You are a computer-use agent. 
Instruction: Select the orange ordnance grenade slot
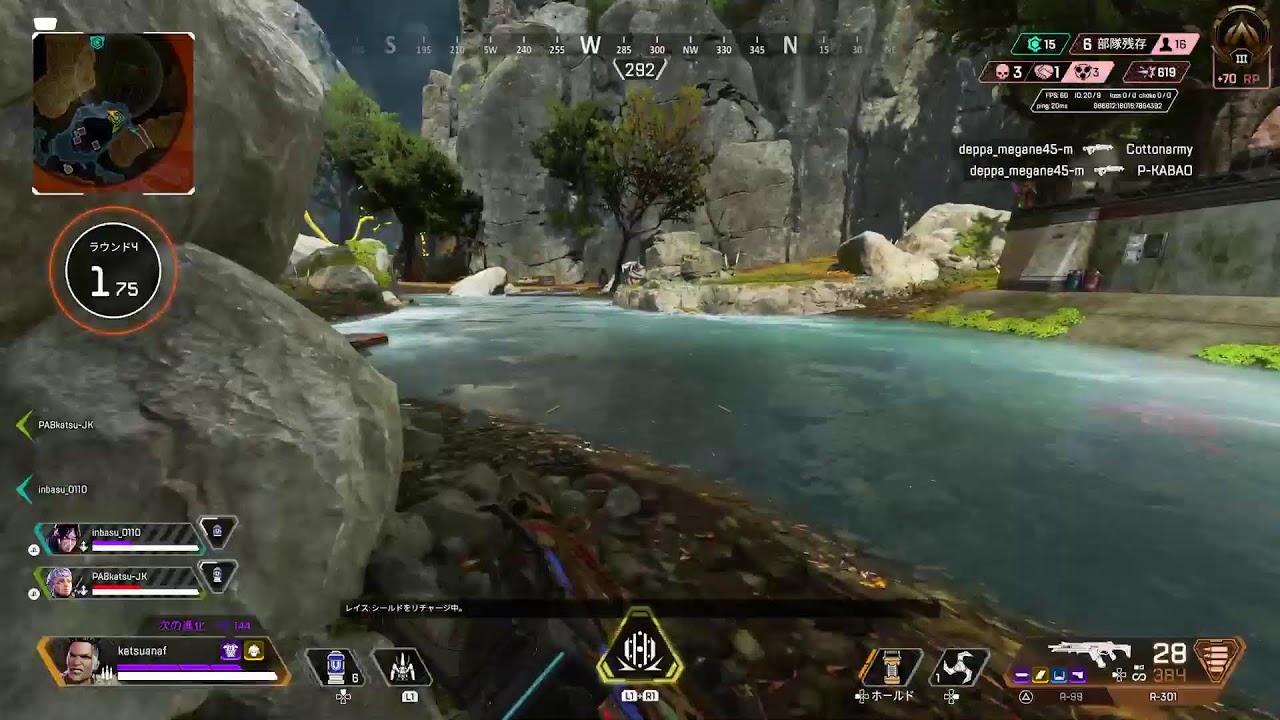coord(889,667)
